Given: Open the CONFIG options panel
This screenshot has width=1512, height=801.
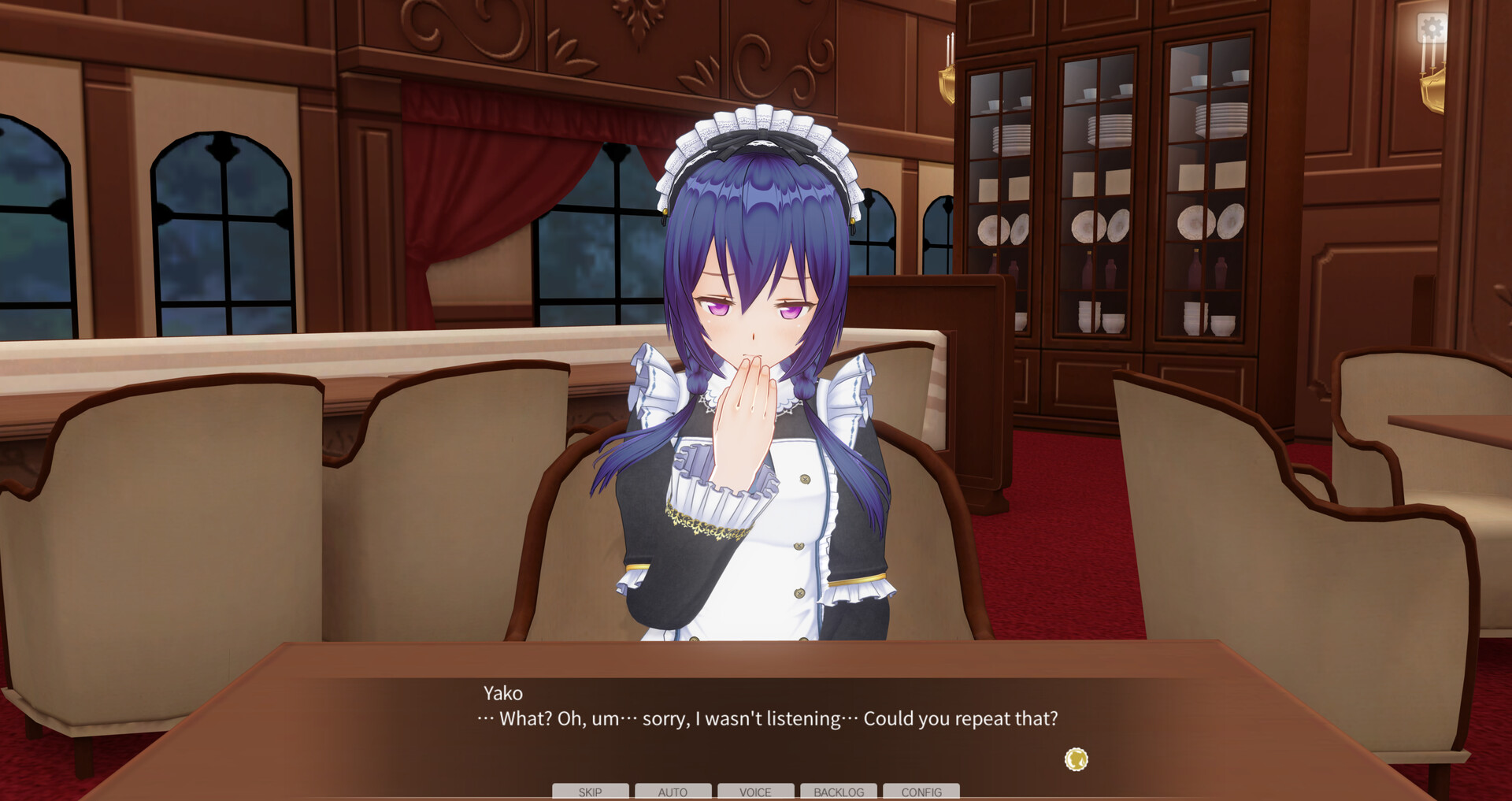Looking at the screenshot, I should pos(921,792).
